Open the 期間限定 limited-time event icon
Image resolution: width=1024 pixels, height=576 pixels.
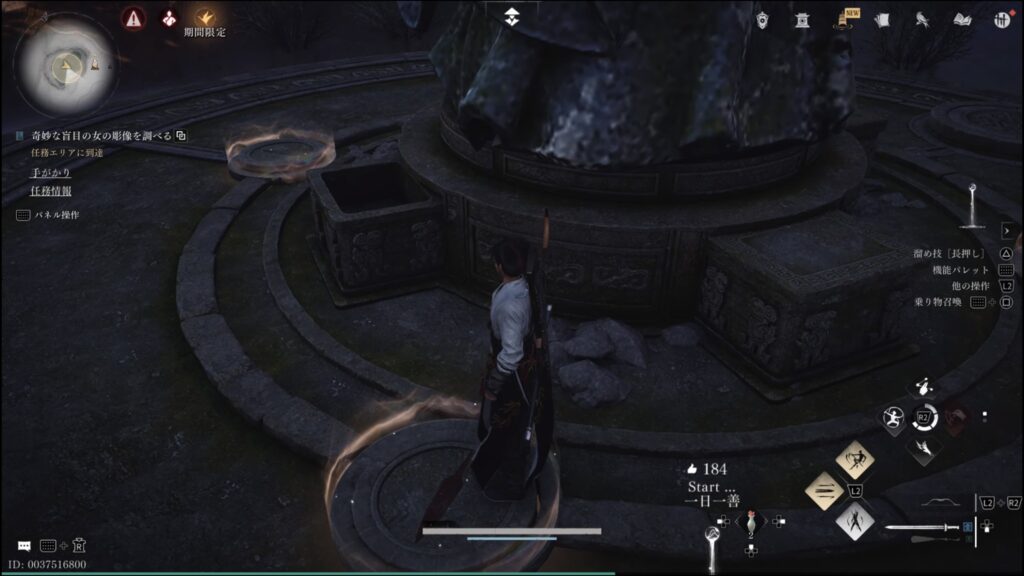[x=204, y=18]
